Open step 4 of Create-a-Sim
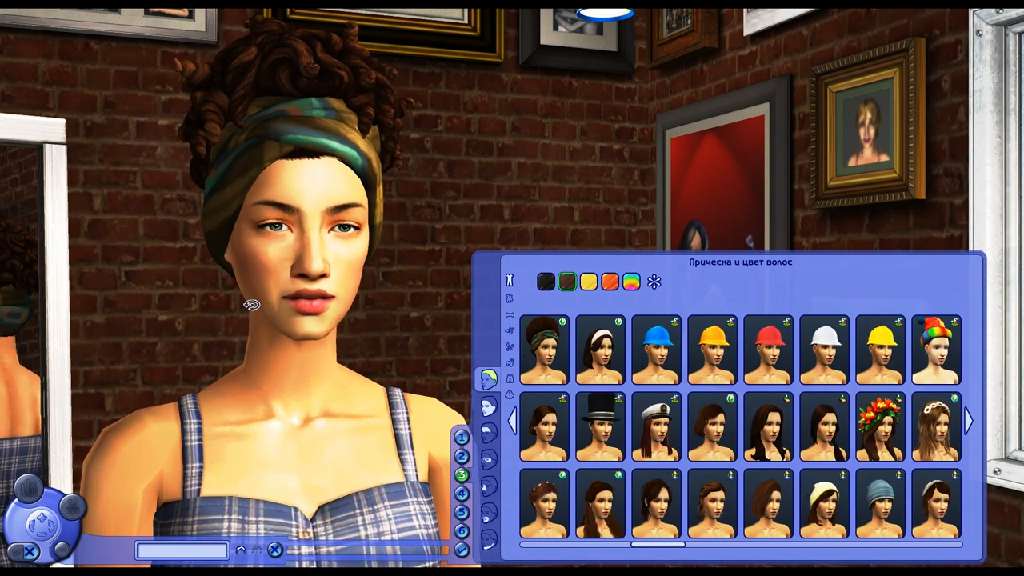The height and width of the screenshot is (576, 1024). click(x=462, y=493)
